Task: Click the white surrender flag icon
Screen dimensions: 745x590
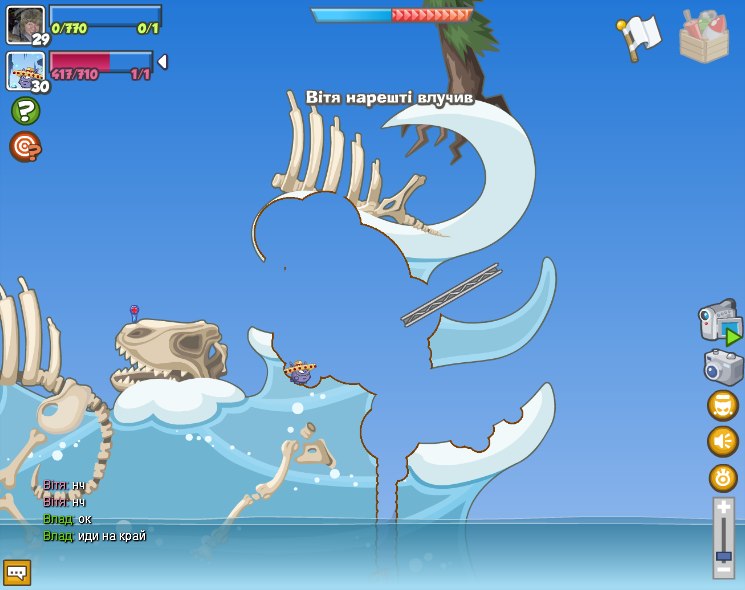Action: pyautogui.click(x=639, y=37)
